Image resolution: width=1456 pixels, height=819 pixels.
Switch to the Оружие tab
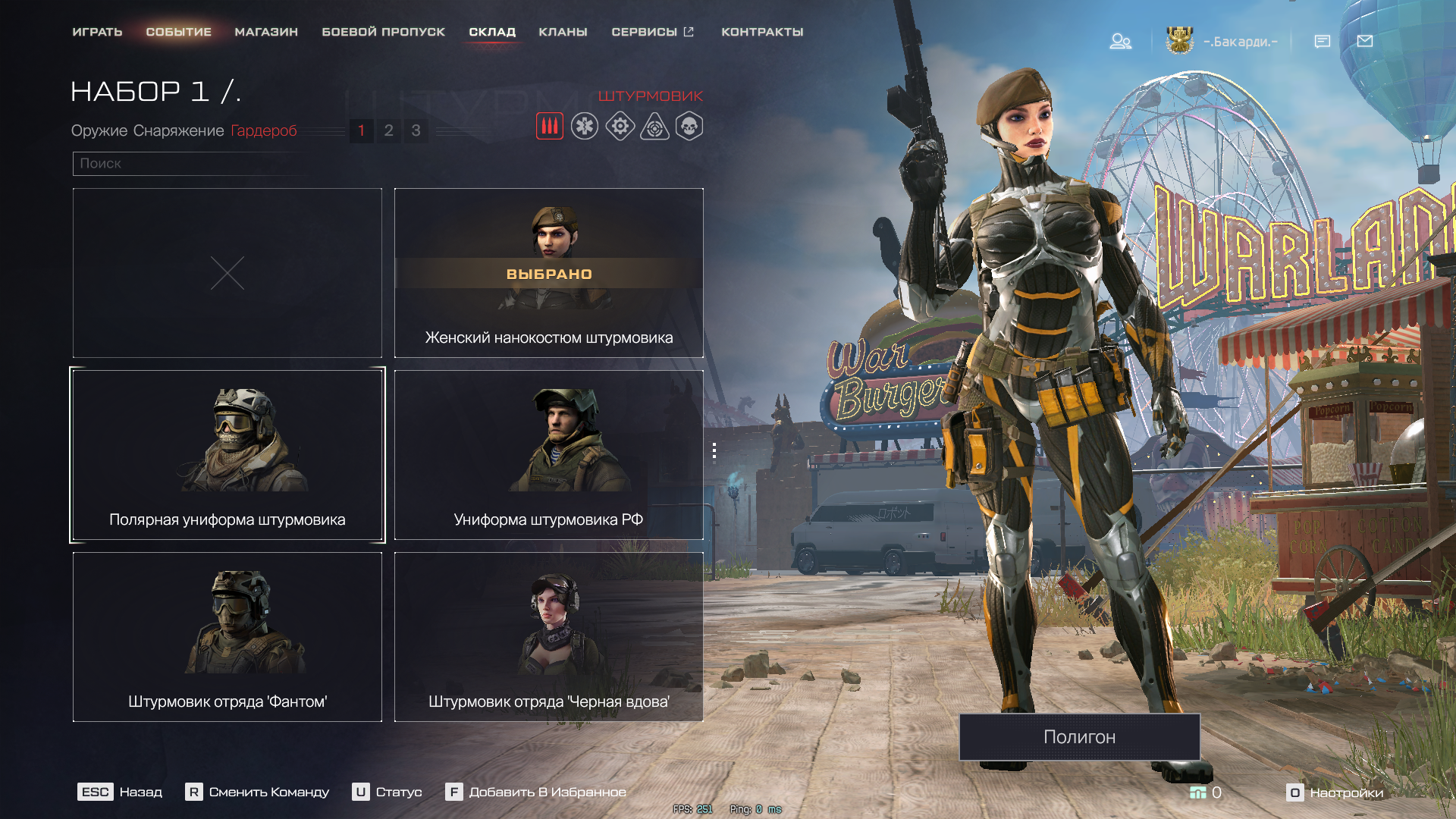click(99, 130)
